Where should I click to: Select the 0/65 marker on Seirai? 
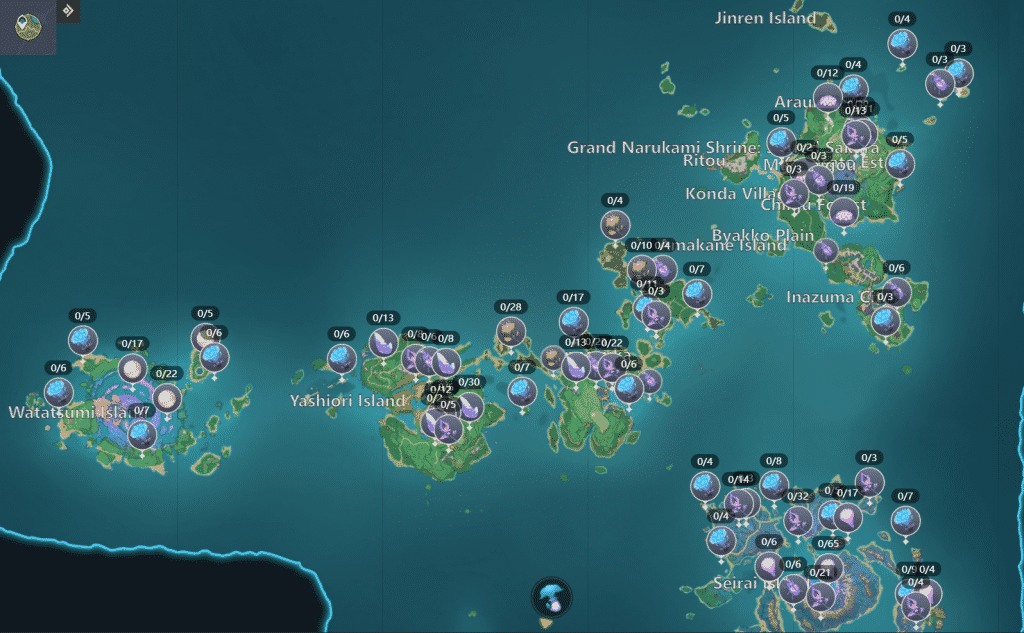[x=828, y=567]
